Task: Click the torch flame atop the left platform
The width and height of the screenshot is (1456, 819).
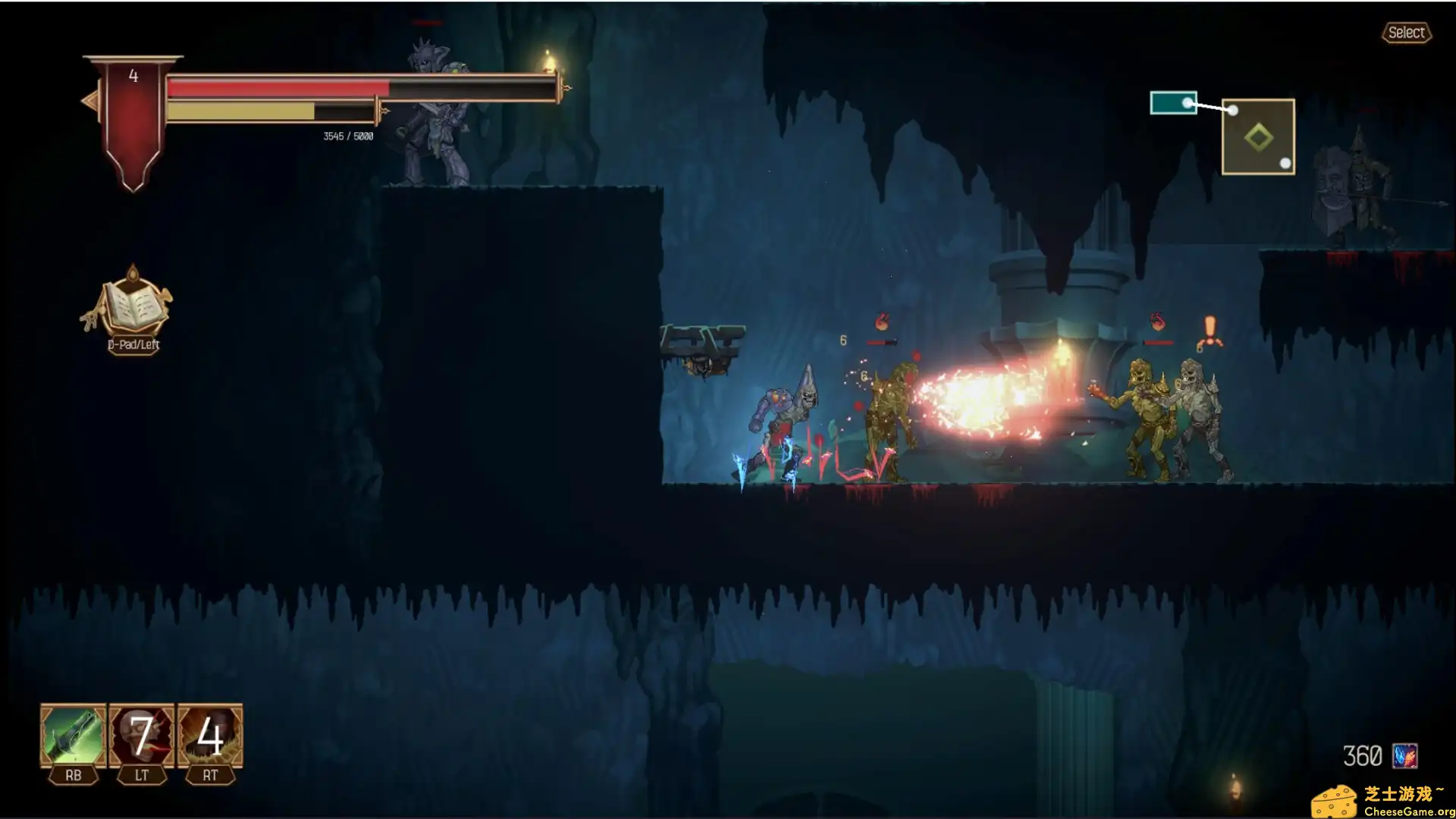Action: click(548, 55)
